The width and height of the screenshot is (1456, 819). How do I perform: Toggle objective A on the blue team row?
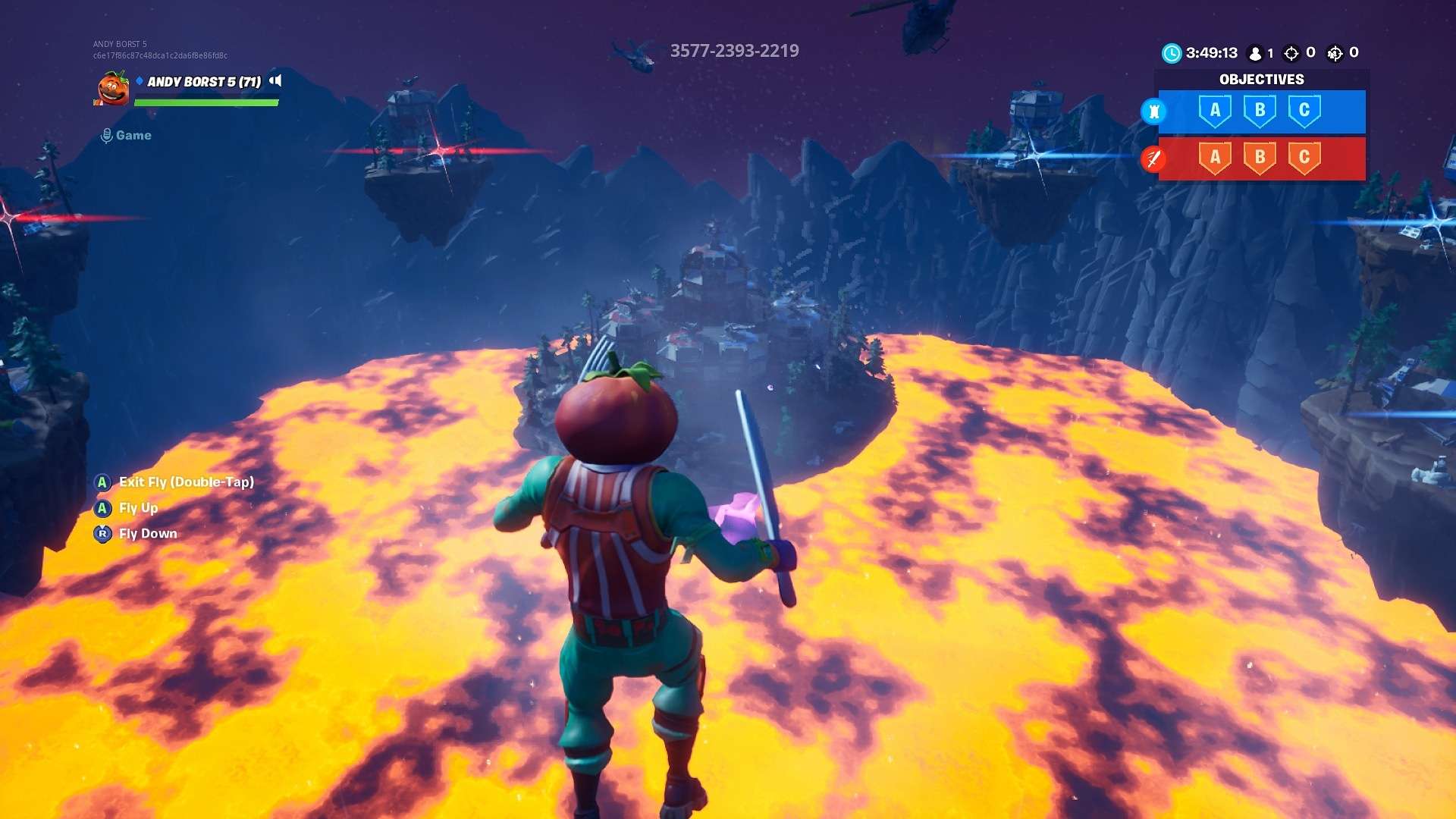pyautogui.click(x=1215, y=111)
